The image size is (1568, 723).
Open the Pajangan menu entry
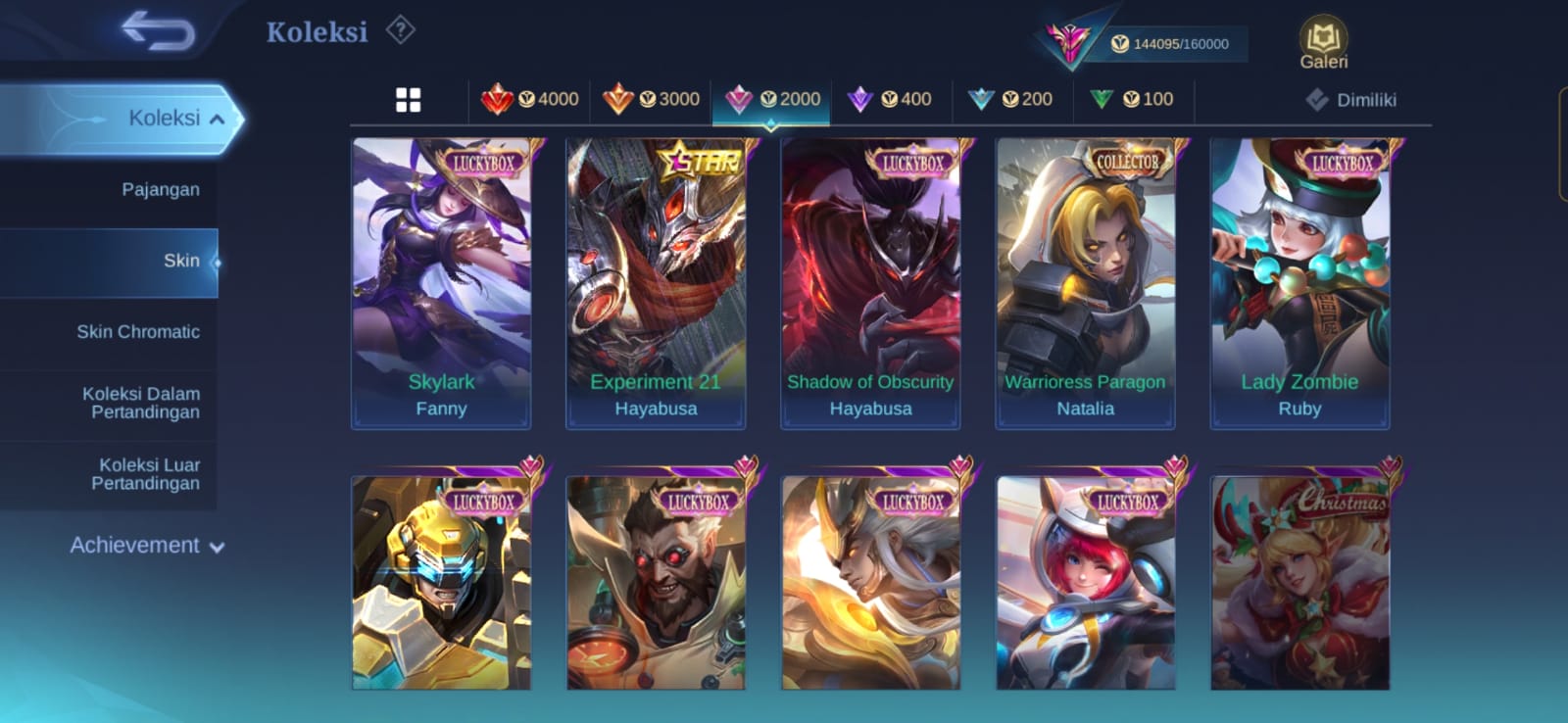[160, 189]
